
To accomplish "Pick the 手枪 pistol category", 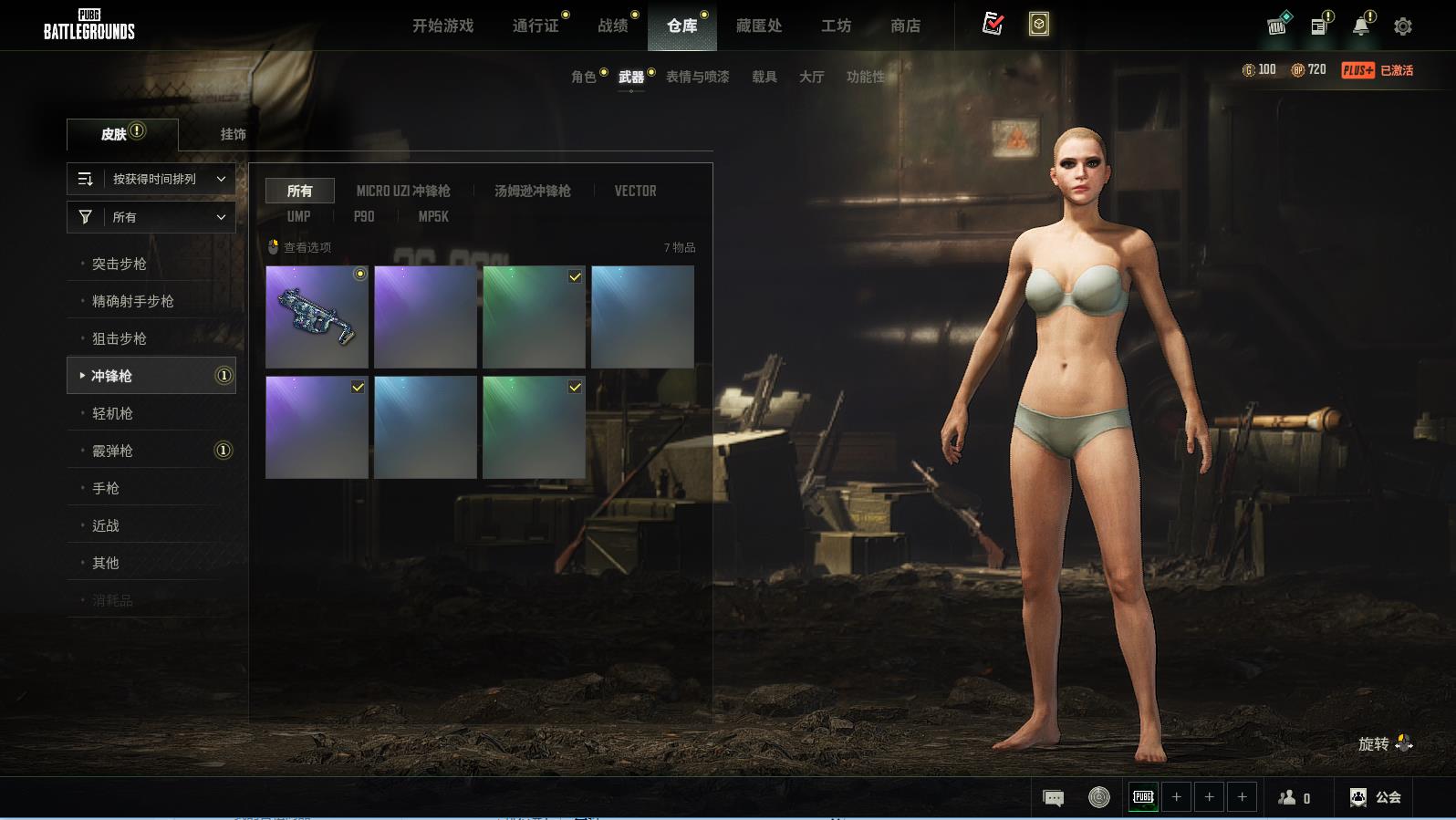I will [x=106, y=488].
